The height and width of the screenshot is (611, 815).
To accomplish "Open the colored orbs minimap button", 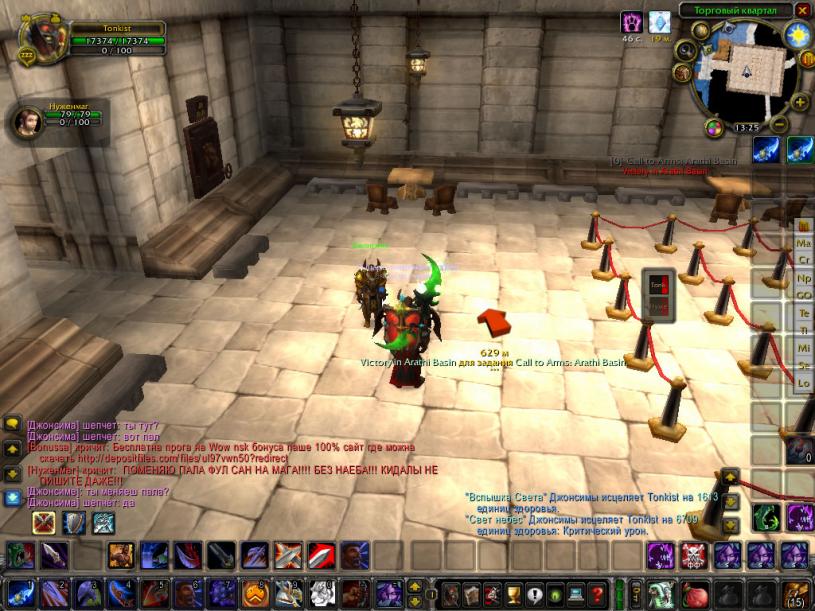I will [x=713, y=127].
